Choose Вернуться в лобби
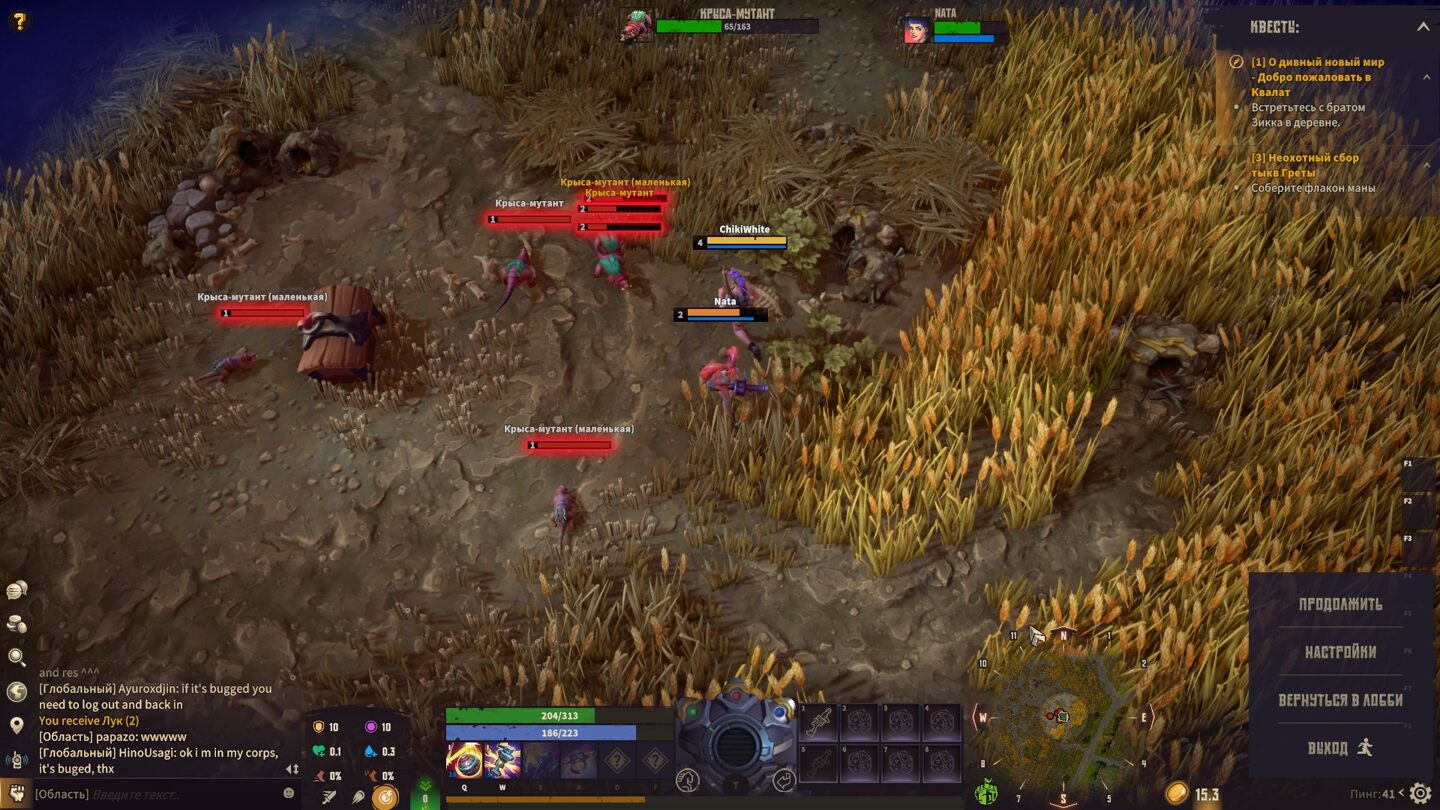The height and width of the screenshot is (810, 1440). click(x=1340, y=700)
